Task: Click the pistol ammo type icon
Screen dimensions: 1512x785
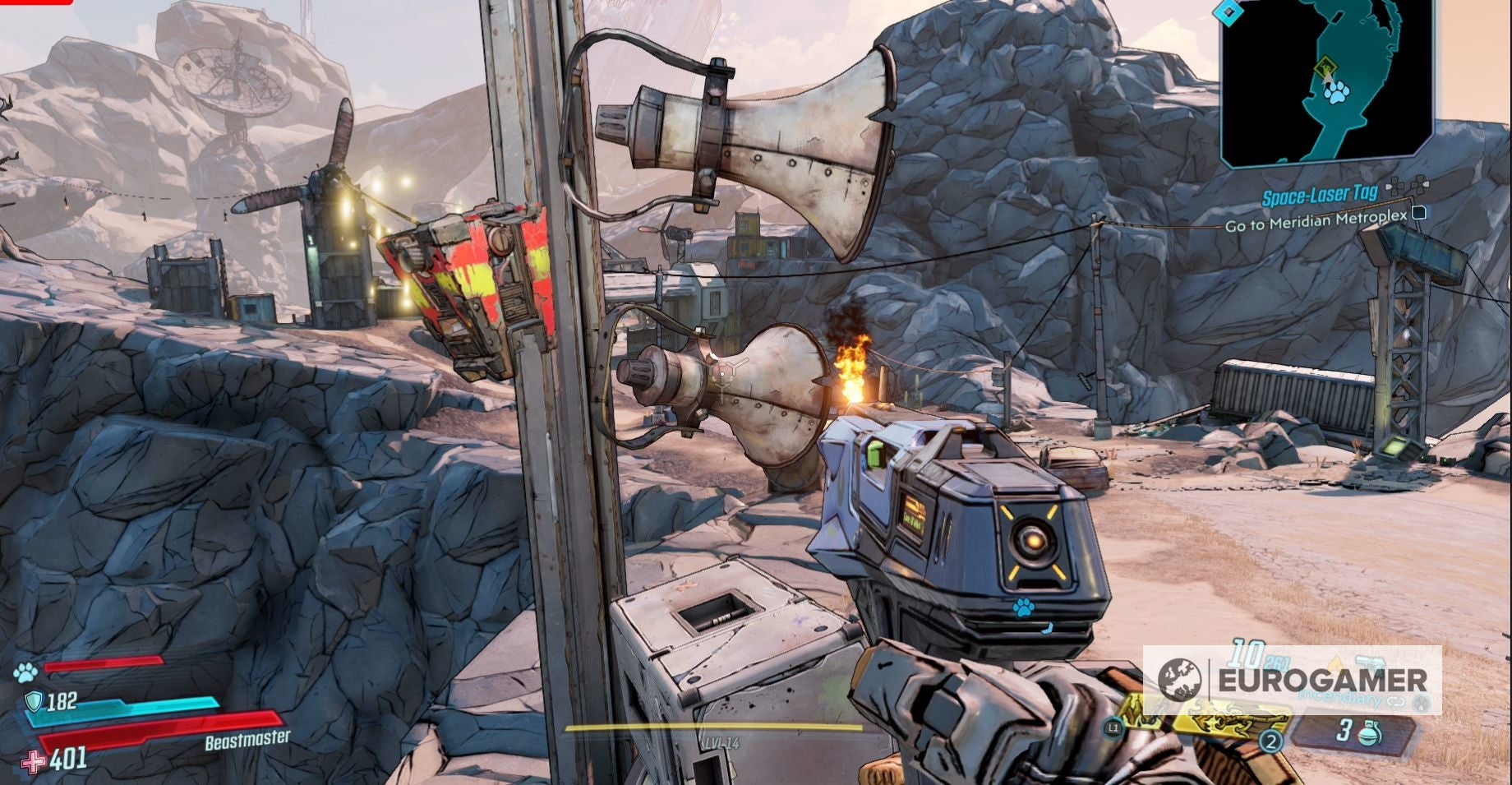Action: pos(1371,663)
